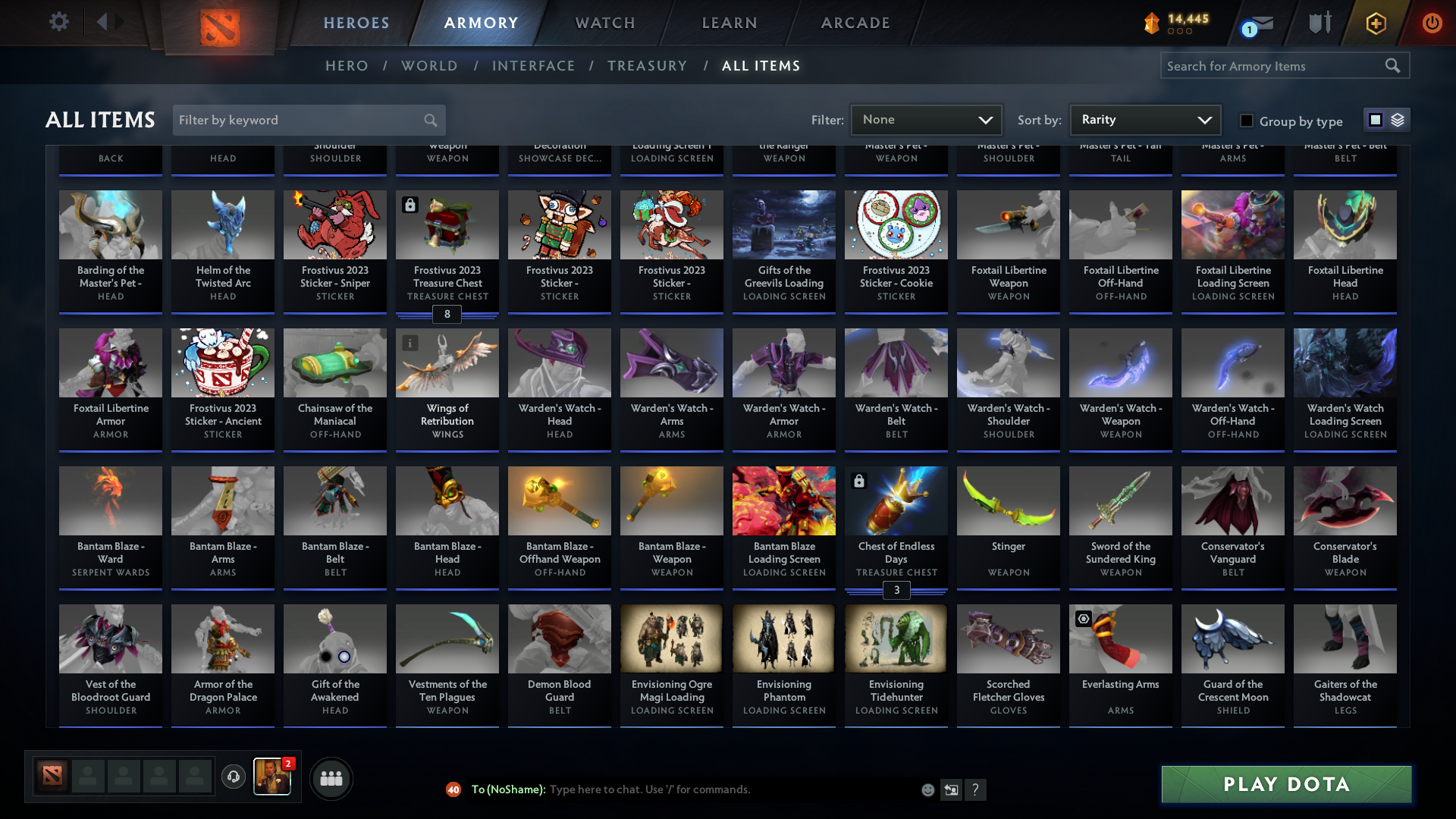Switch to the WATCH tab

coord(604,23)
